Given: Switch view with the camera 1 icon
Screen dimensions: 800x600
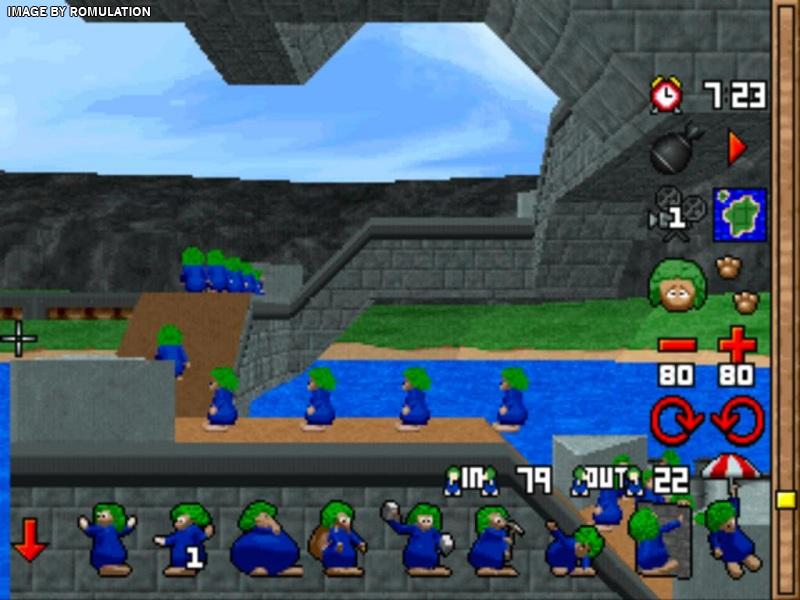Looking at the screenshot, I should tap(677, 211).
